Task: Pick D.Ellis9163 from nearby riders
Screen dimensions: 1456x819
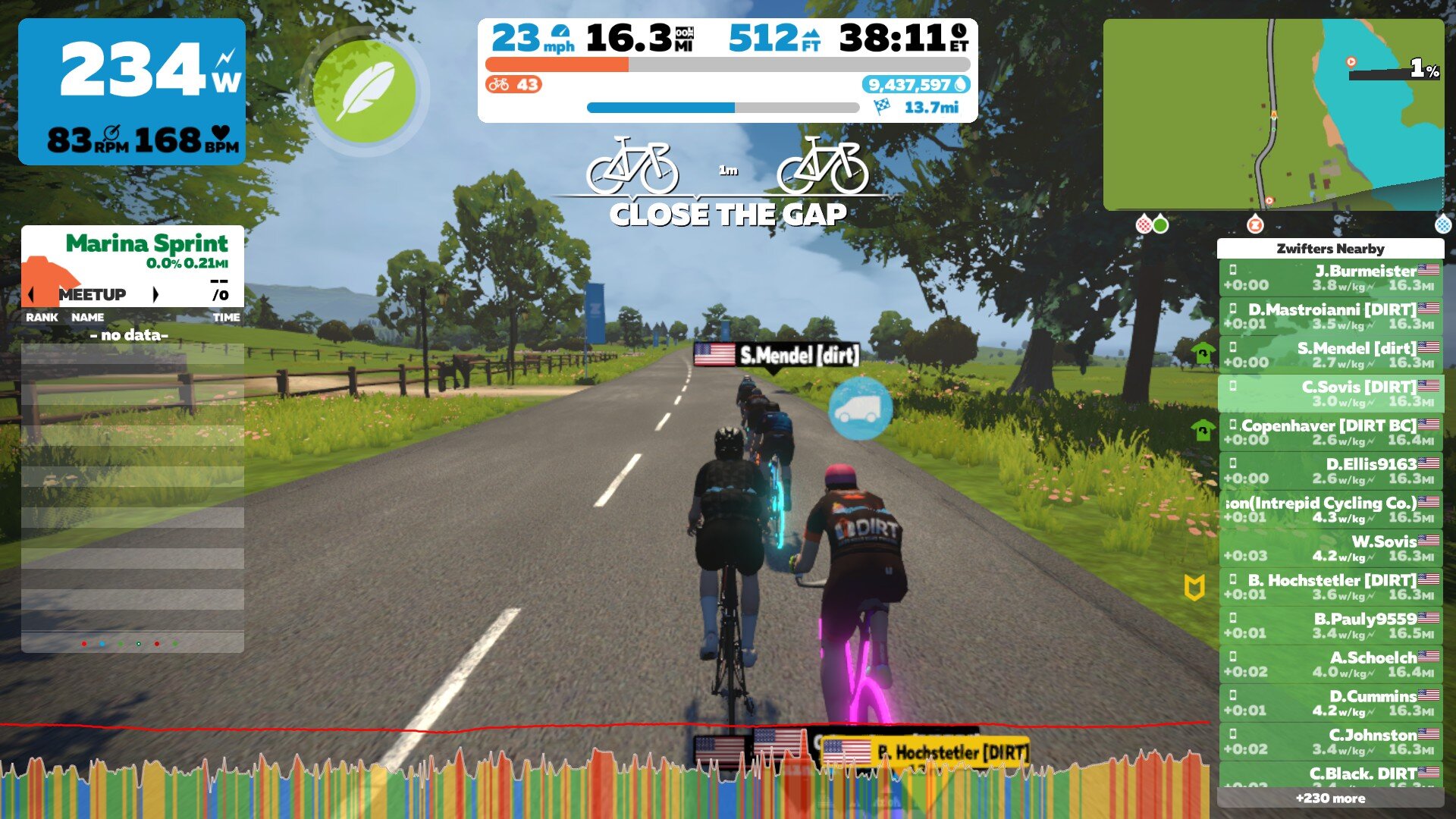Action: click(1330, 471)
